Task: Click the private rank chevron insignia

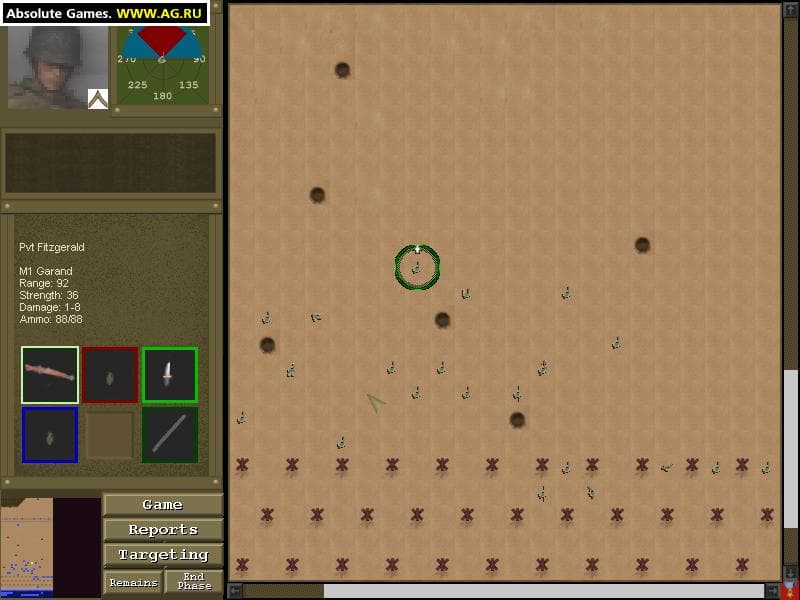Action: tap(97, 99)
